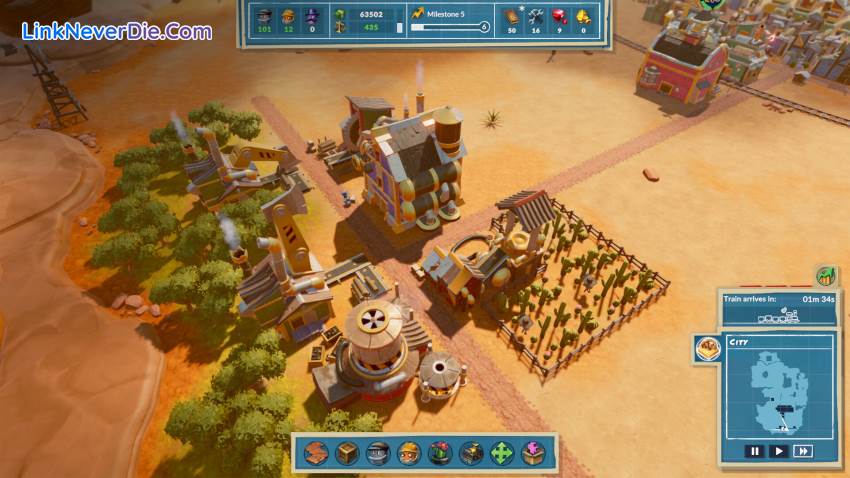Screen dimensions: 850x478
Task: Click the City minimap
Action: [780, 390]
